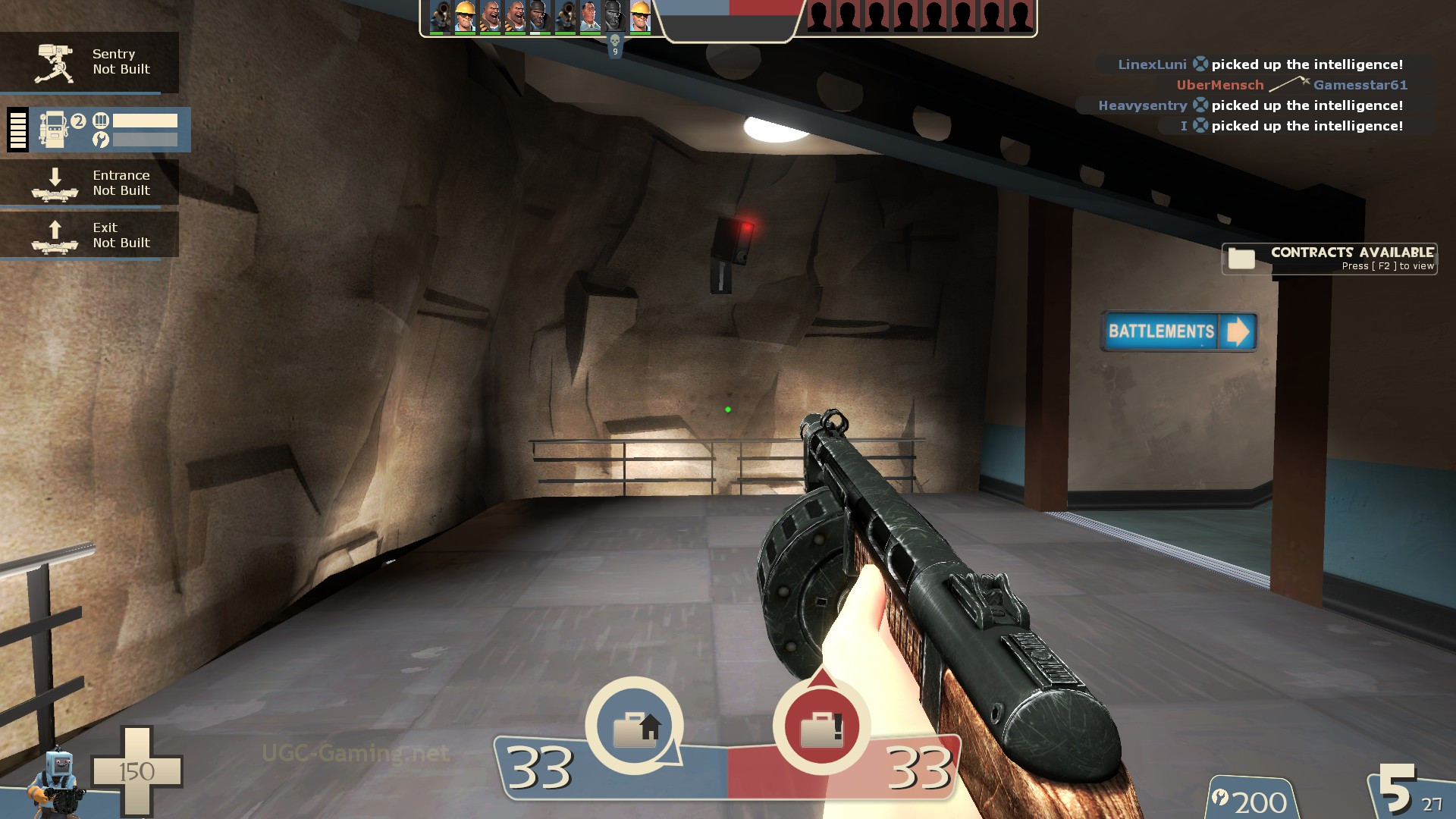Select the Entrance teleporter icon
This screenshot has width=1456, height=819.
coord(53,184)
